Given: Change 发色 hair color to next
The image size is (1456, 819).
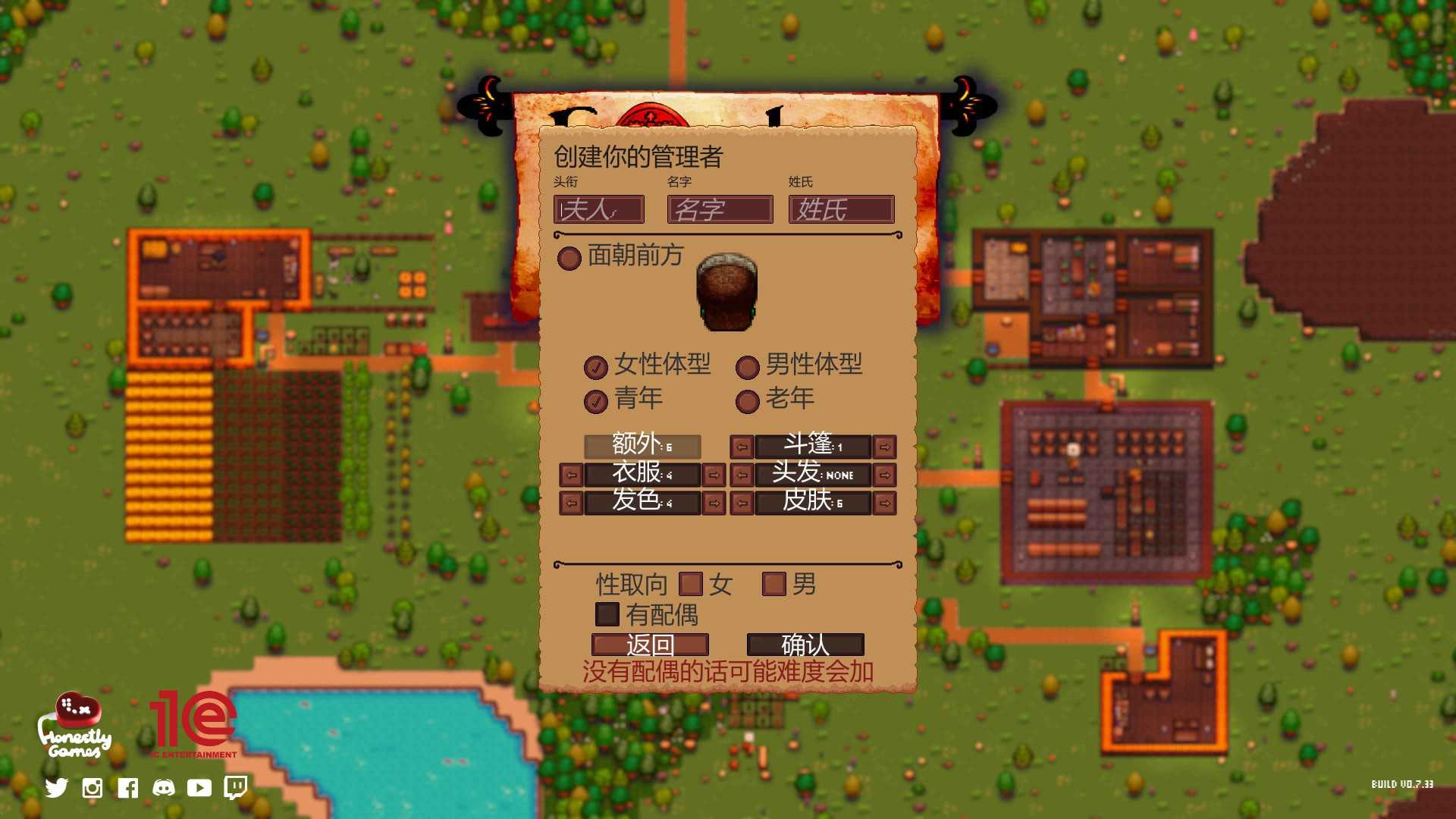Looking at the screenshot, I should 714,503.
